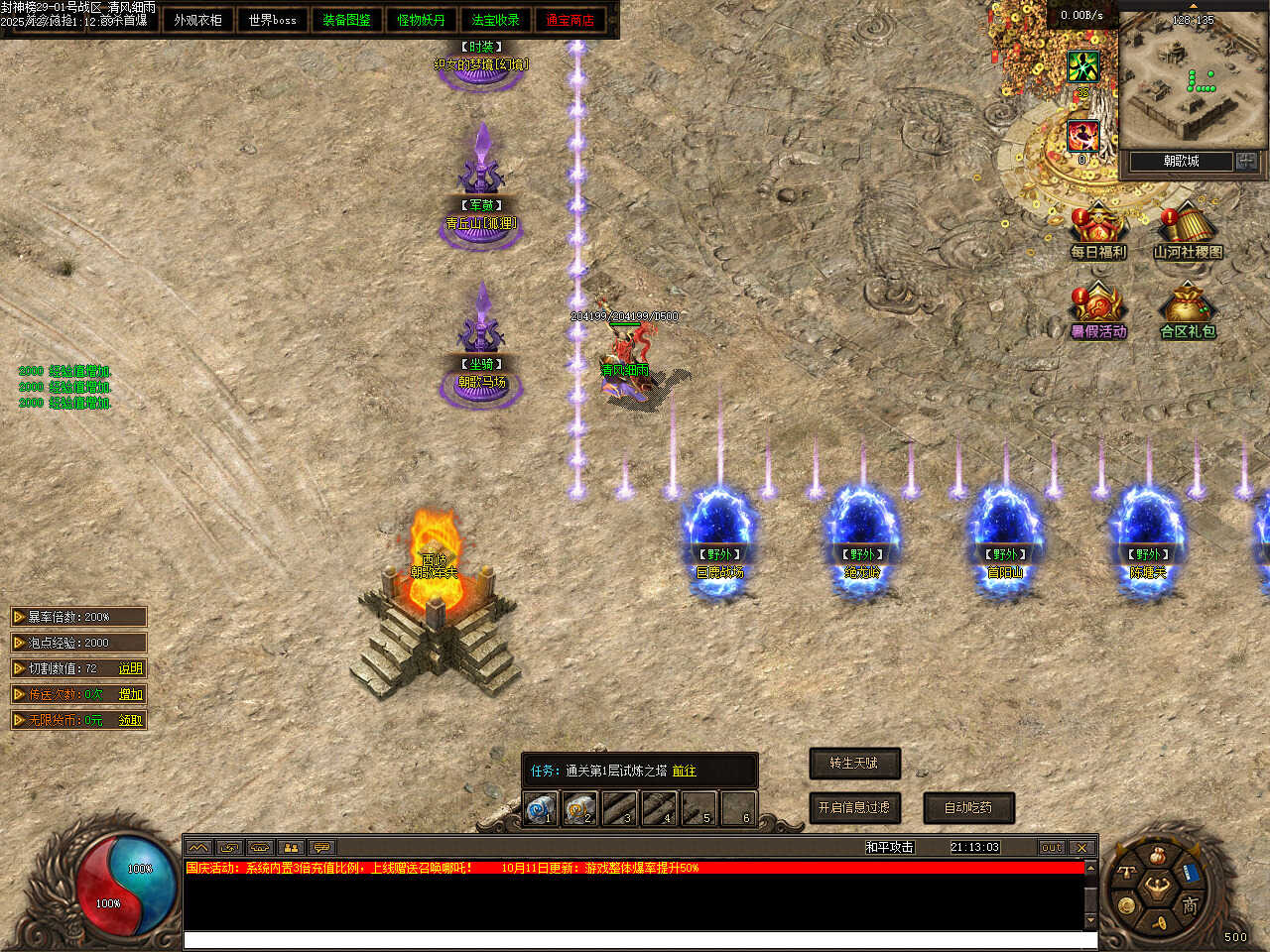Click 领取 to claim unlimited currency

pyautogui.click(x=131, y=720)
